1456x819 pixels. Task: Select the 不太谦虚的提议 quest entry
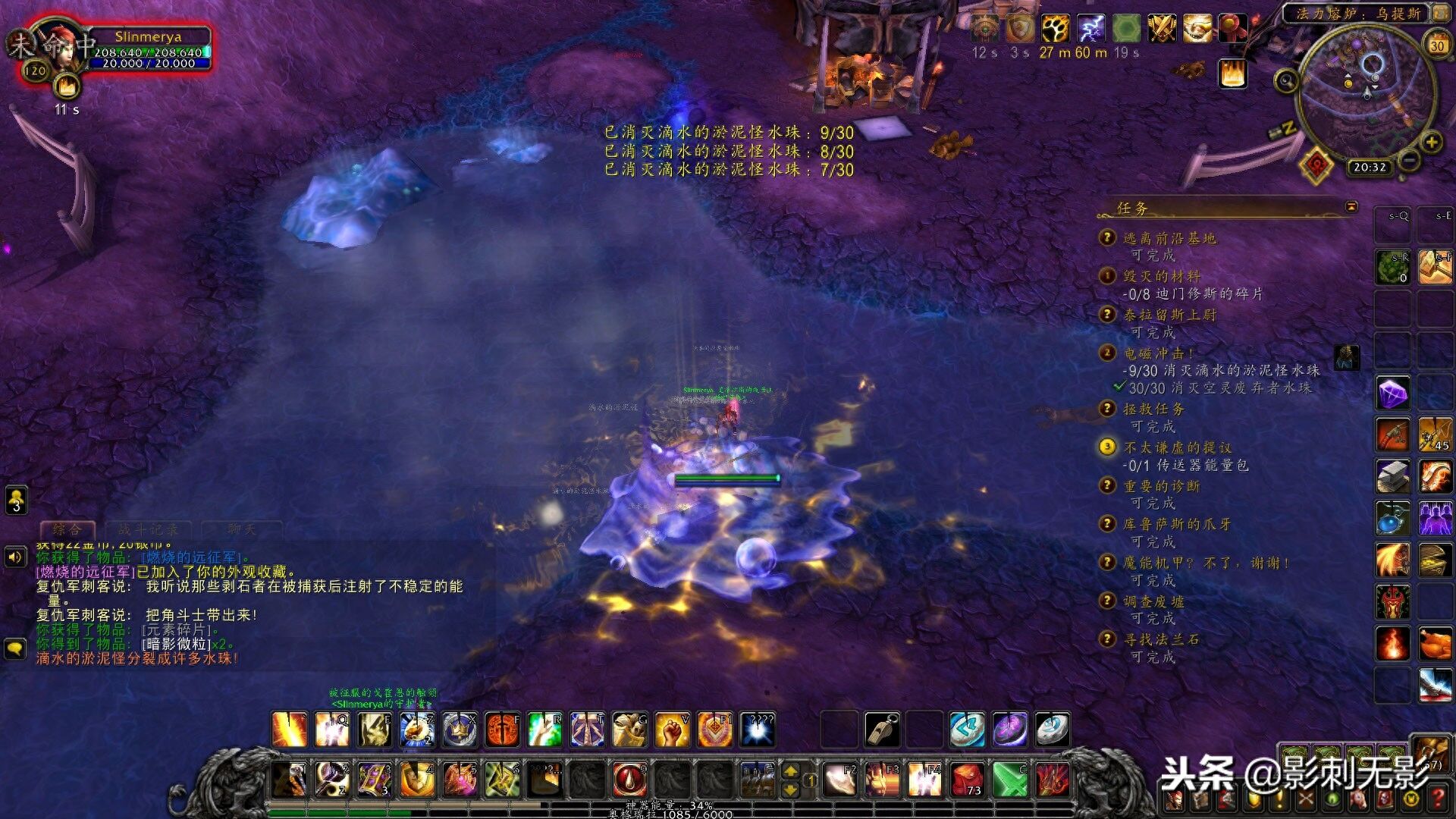point(1177,447)
